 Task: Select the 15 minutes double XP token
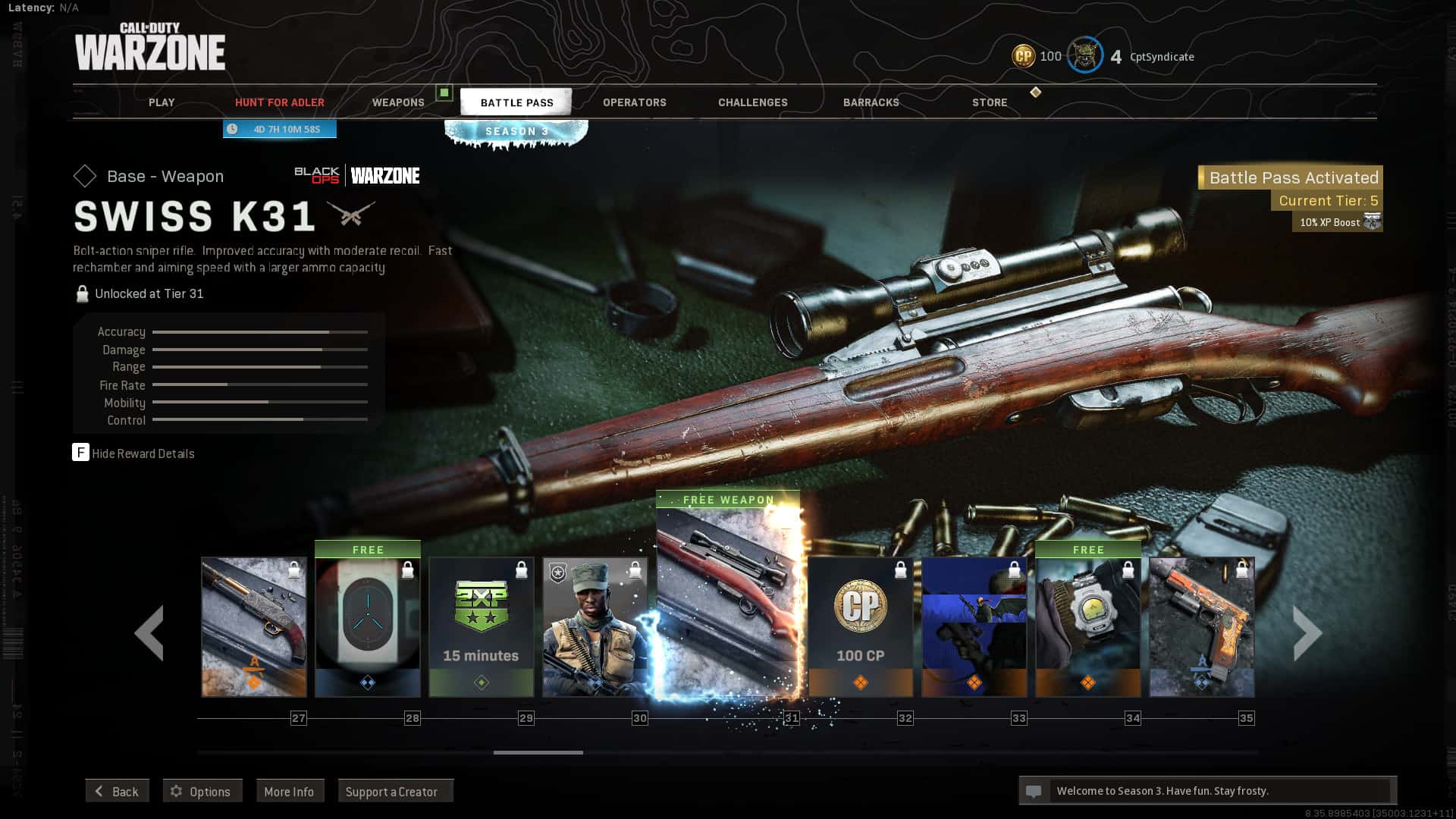(482, 626)
